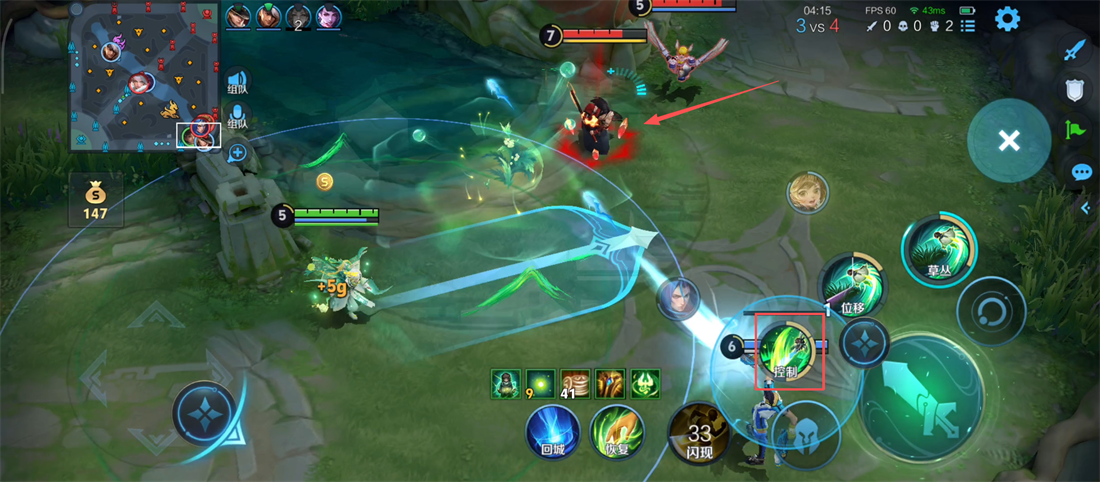Use the 恢复 heal ability

pyautogui.click(x=615, y=434)
